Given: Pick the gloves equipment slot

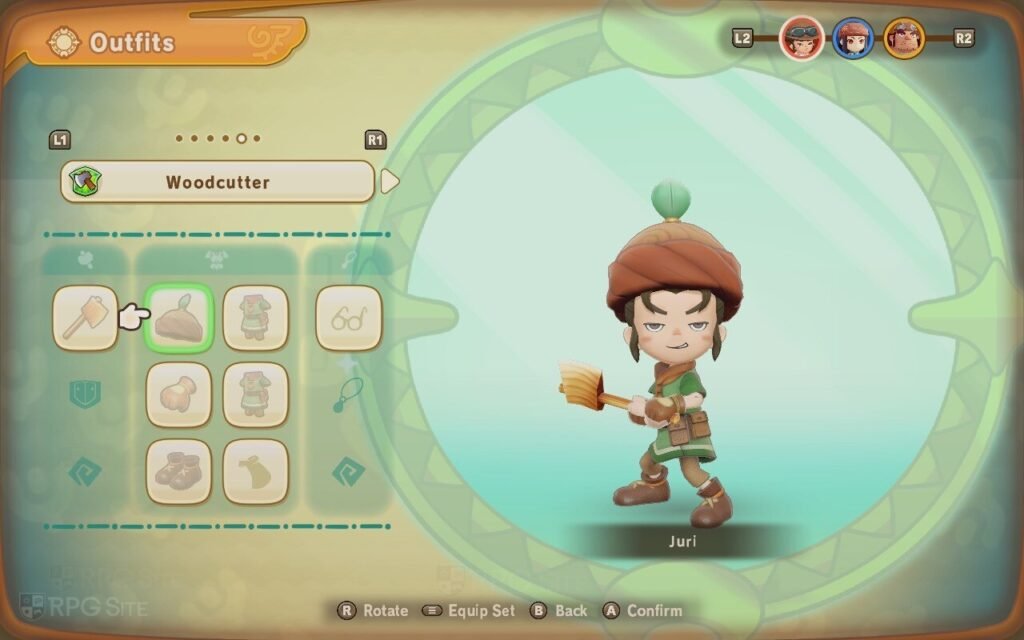Looking at the screenshot, I should click(180, 394).
